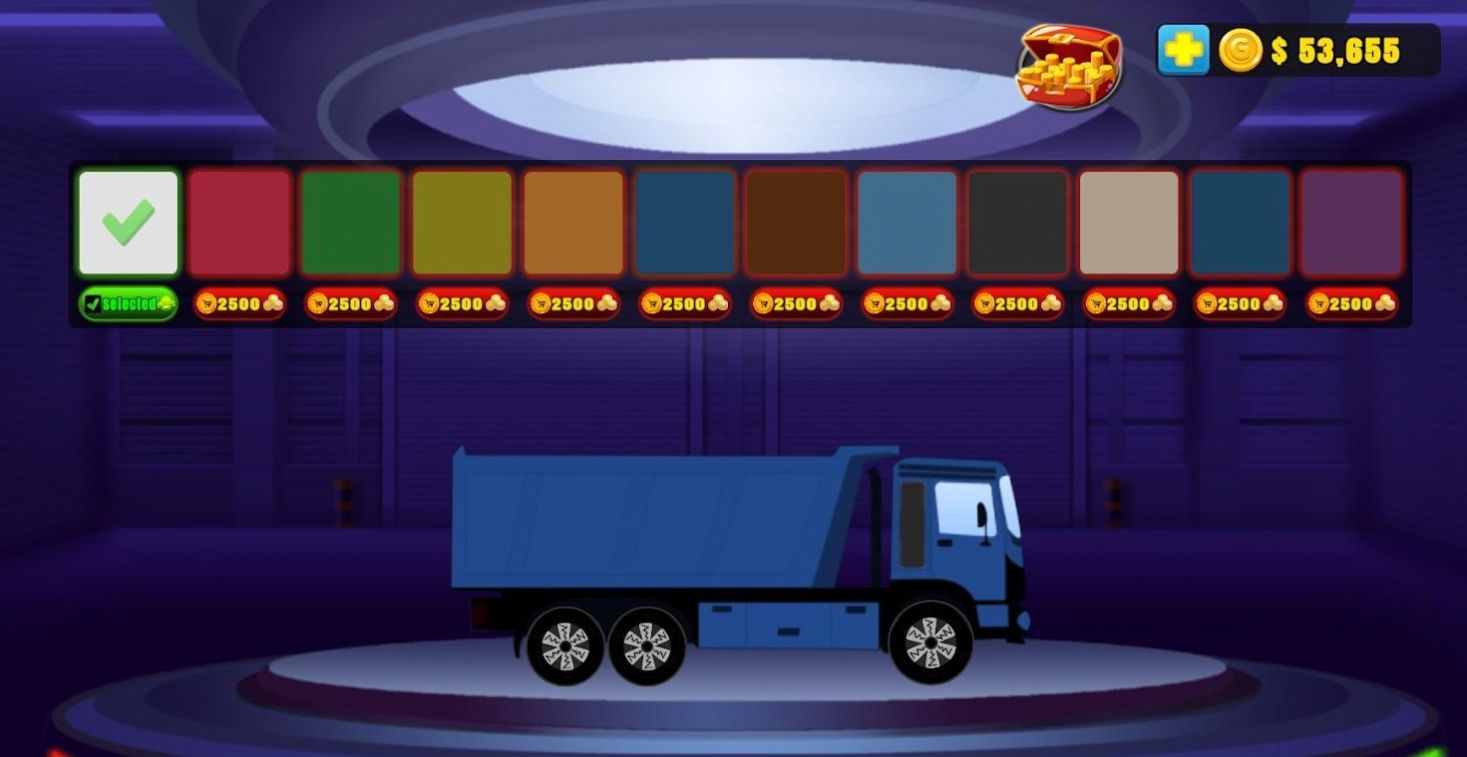Screen dimensions: 1467x757
Task: Purchase the red color for 2500
Action: pyautogui.click(x=239, y=303)
